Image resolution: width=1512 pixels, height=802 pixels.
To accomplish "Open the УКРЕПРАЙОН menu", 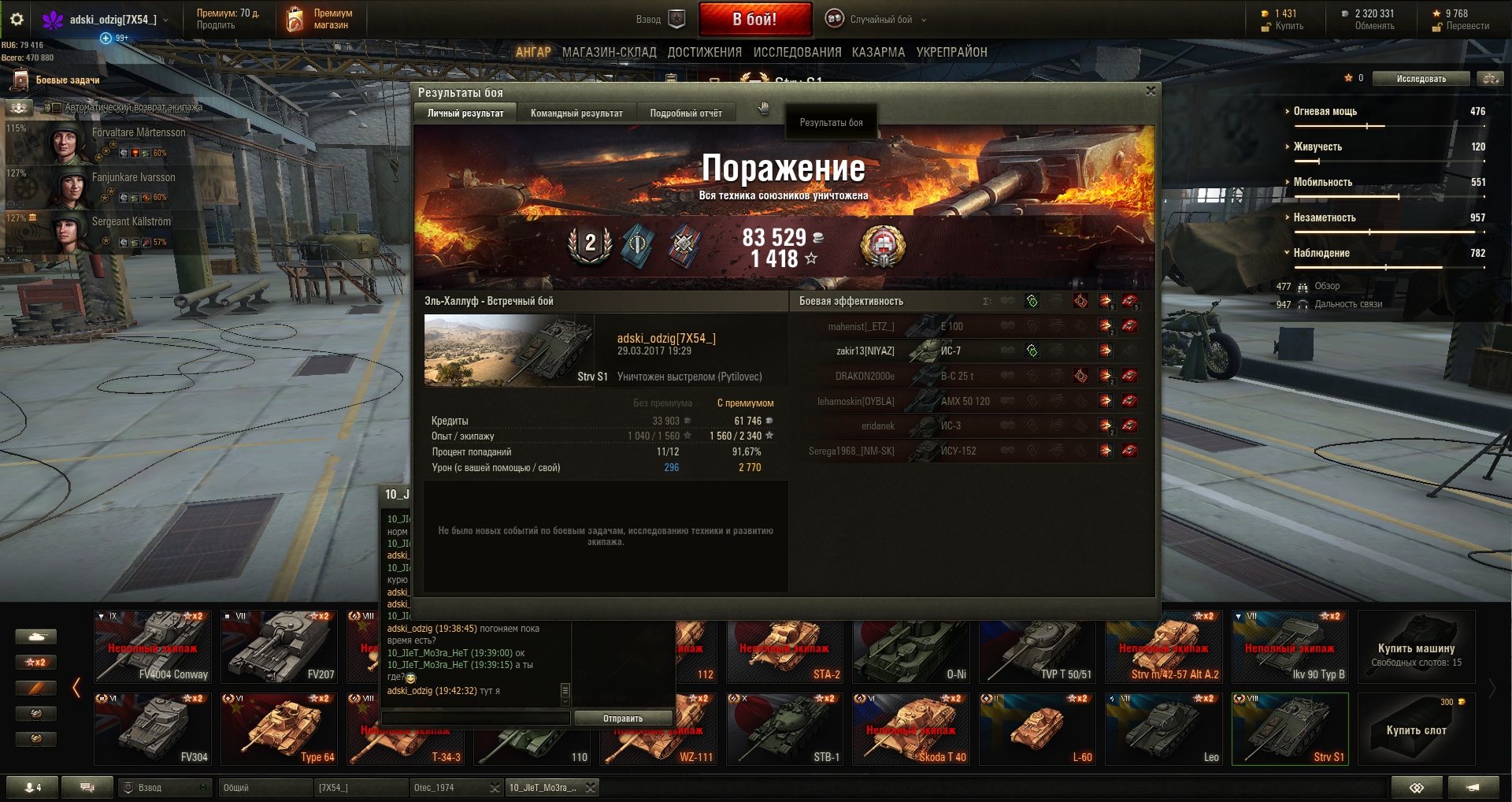I will (951, 53).
